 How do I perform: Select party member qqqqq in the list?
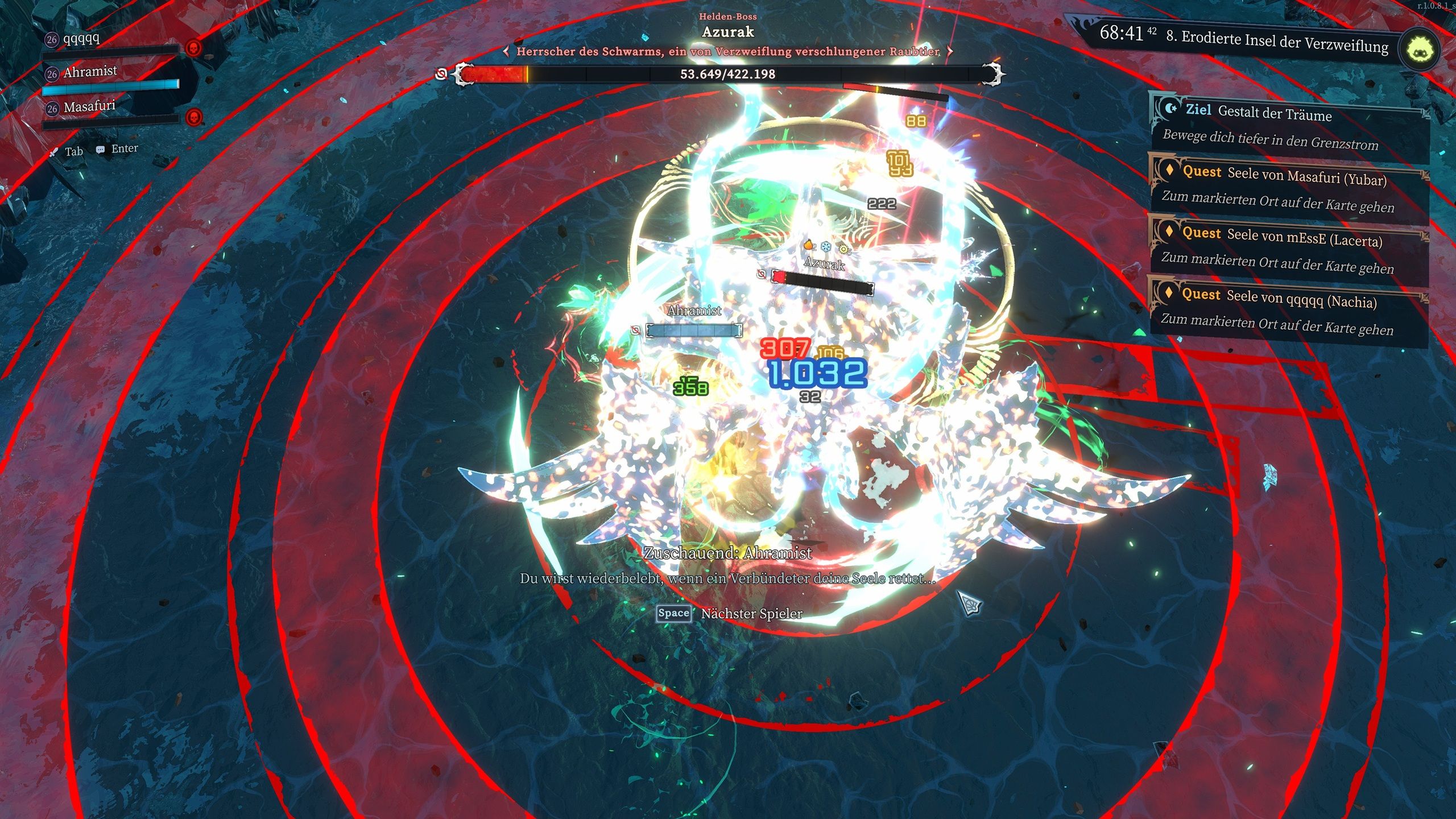click(82, 39)
